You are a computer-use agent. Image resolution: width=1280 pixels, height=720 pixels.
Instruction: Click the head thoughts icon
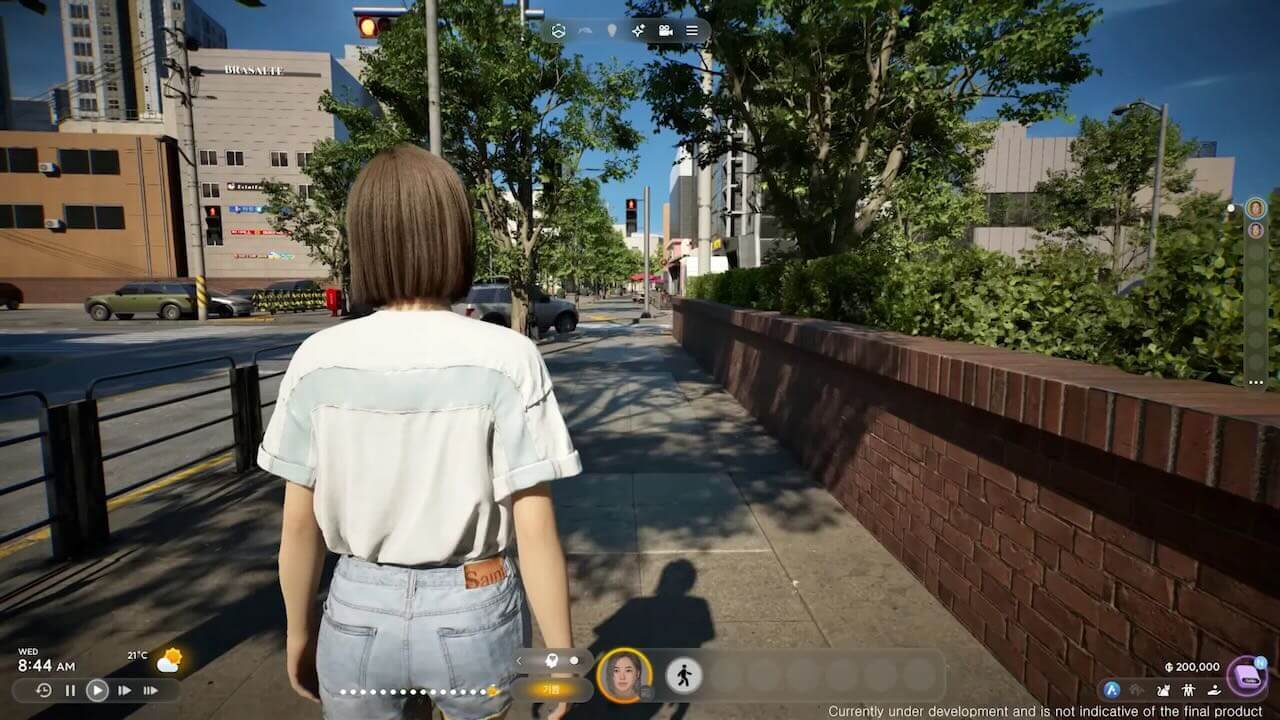point(550,660)
